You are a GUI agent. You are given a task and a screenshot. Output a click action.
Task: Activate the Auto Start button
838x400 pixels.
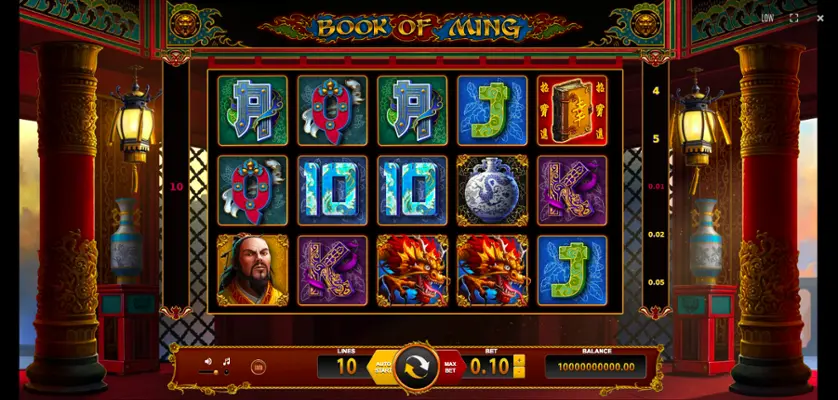tap(380, 366)
